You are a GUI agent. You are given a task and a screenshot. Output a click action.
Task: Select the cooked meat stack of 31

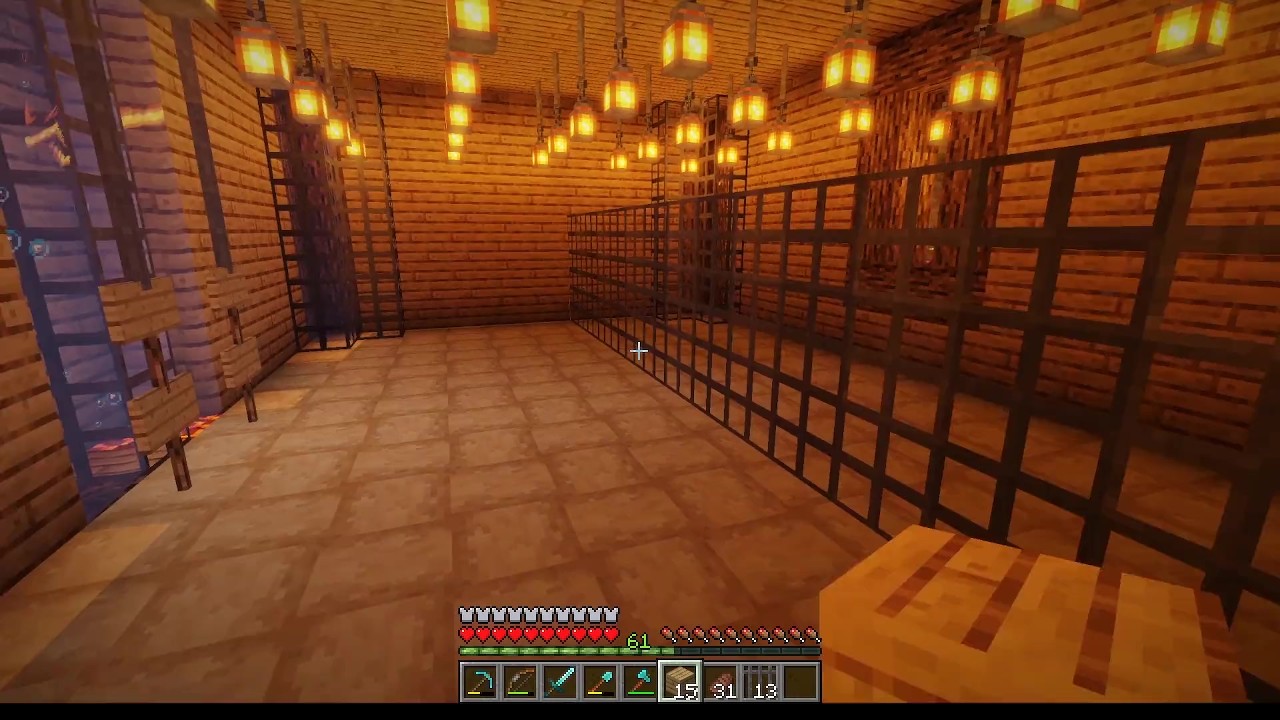click(720, 682)
